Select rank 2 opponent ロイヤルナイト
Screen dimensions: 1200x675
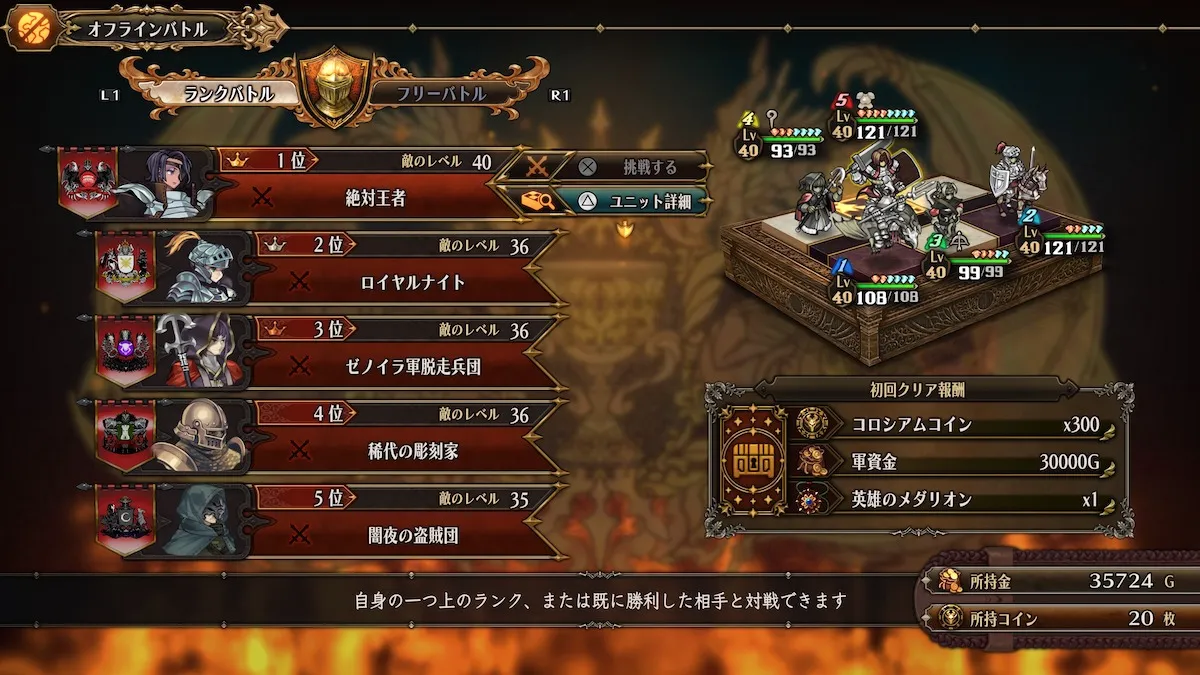click(412, 283)
